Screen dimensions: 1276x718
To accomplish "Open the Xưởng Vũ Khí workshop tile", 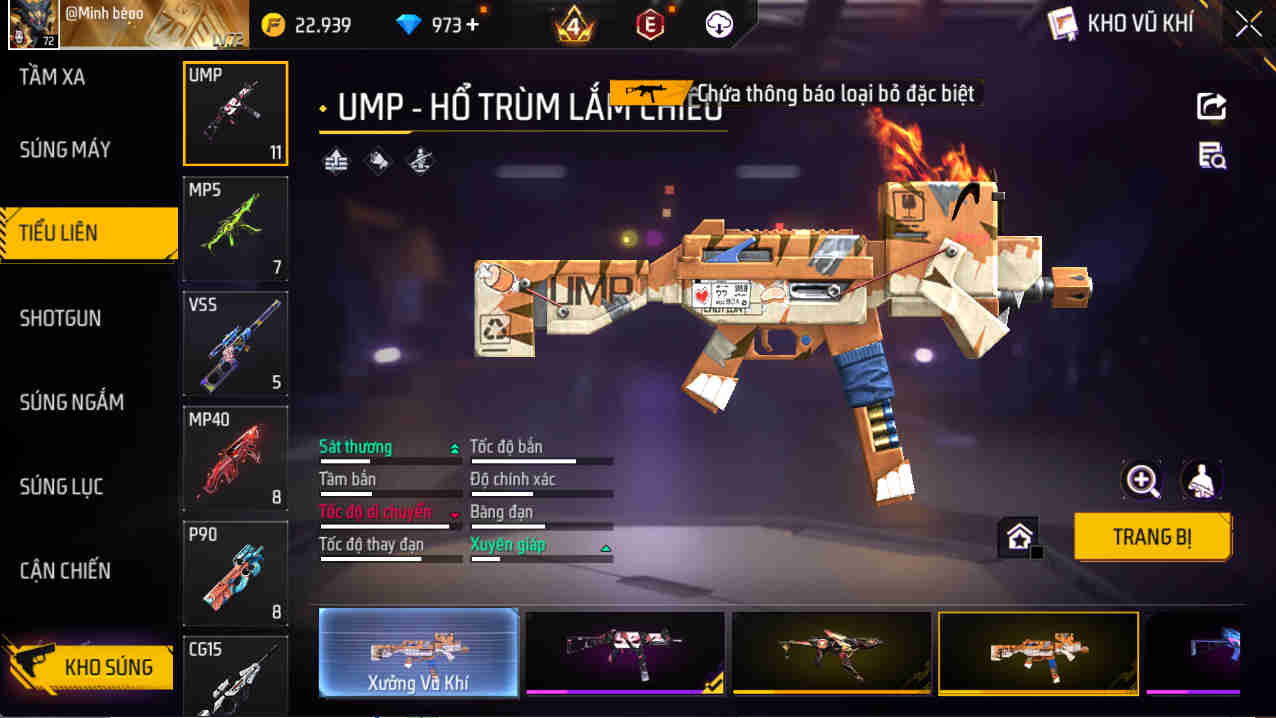I will click(418, 652).
